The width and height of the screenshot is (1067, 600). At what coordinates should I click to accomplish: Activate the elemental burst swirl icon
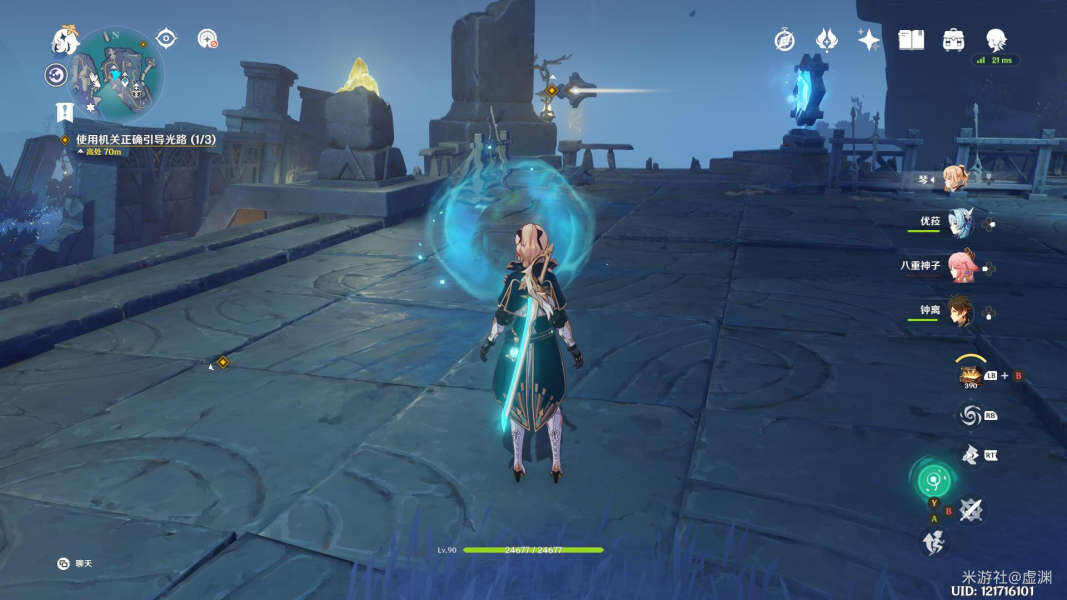pos(969,415)
